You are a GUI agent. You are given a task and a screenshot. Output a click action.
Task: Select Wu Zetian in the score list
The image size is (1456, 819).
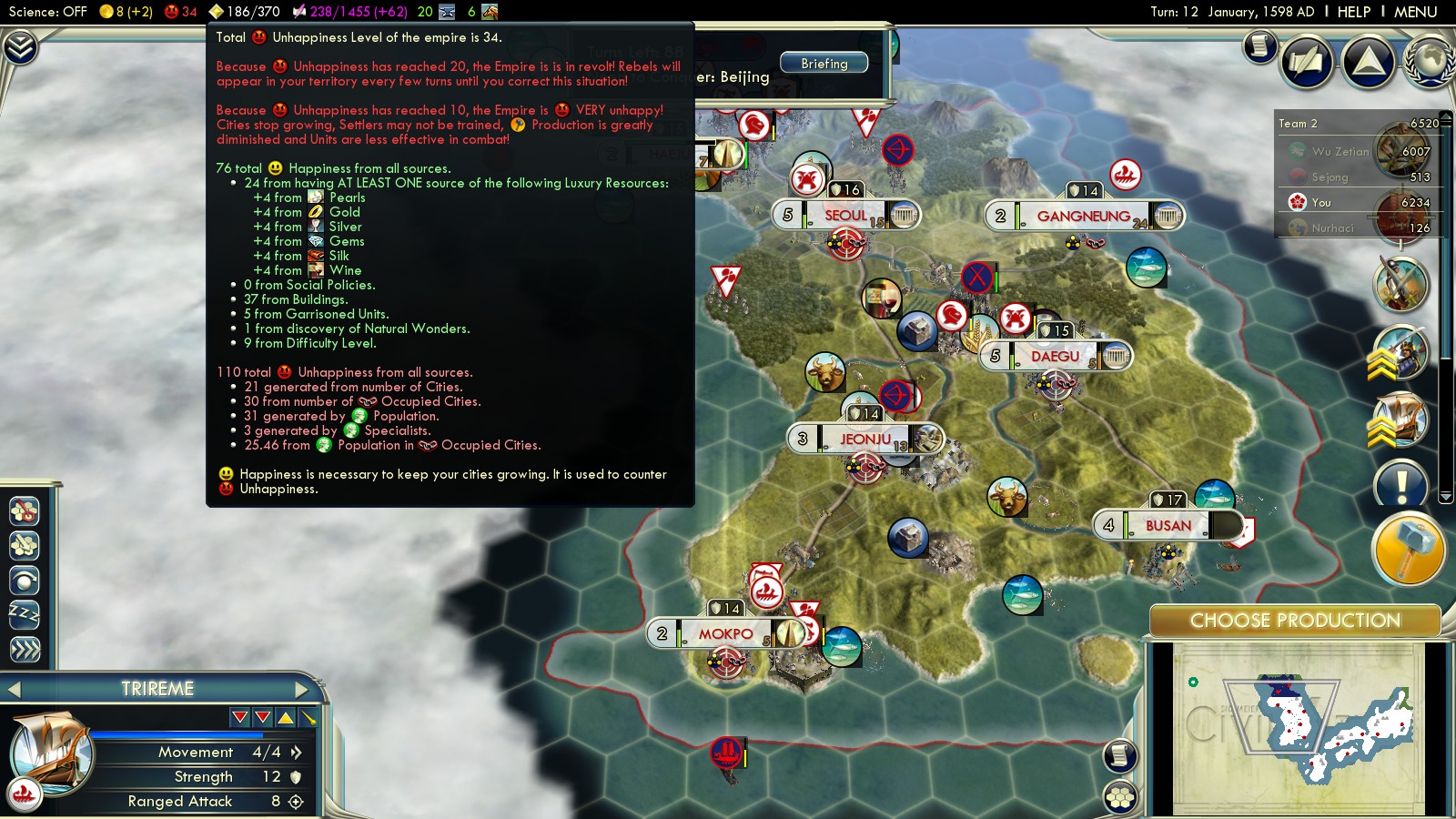[x=1340, y=152]
